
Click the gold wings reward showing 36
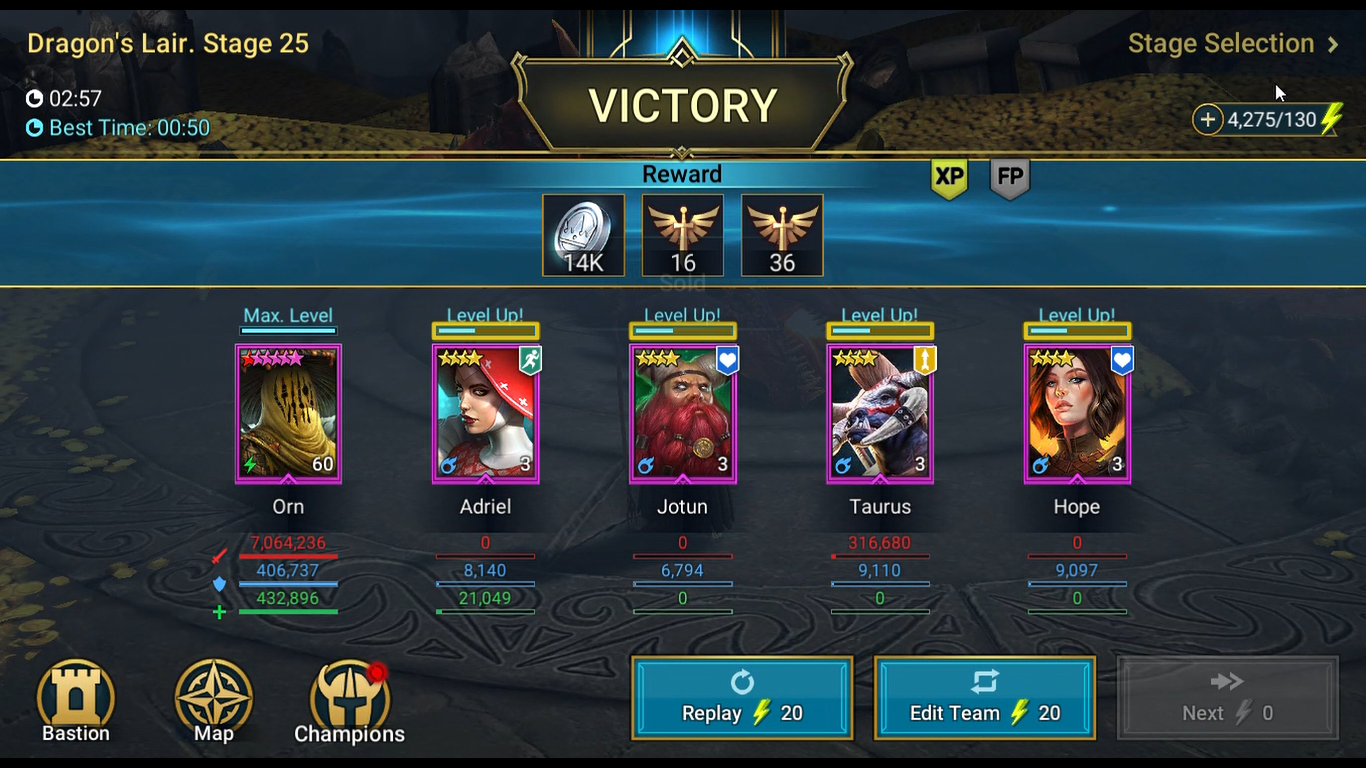[781, 235]
